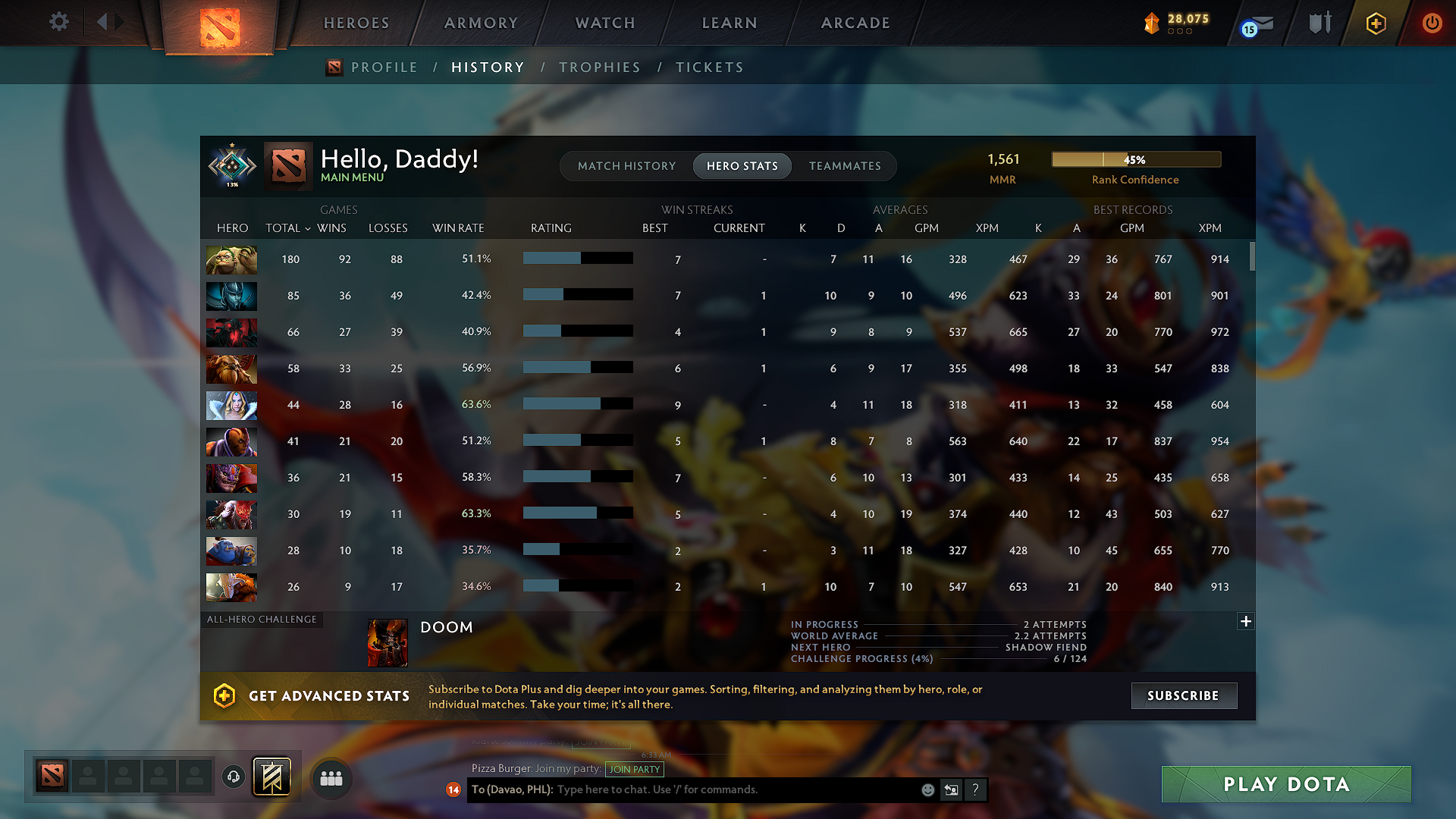Open the find party members icon near chat
The image size is (1456, 819).
click(331, 777)
